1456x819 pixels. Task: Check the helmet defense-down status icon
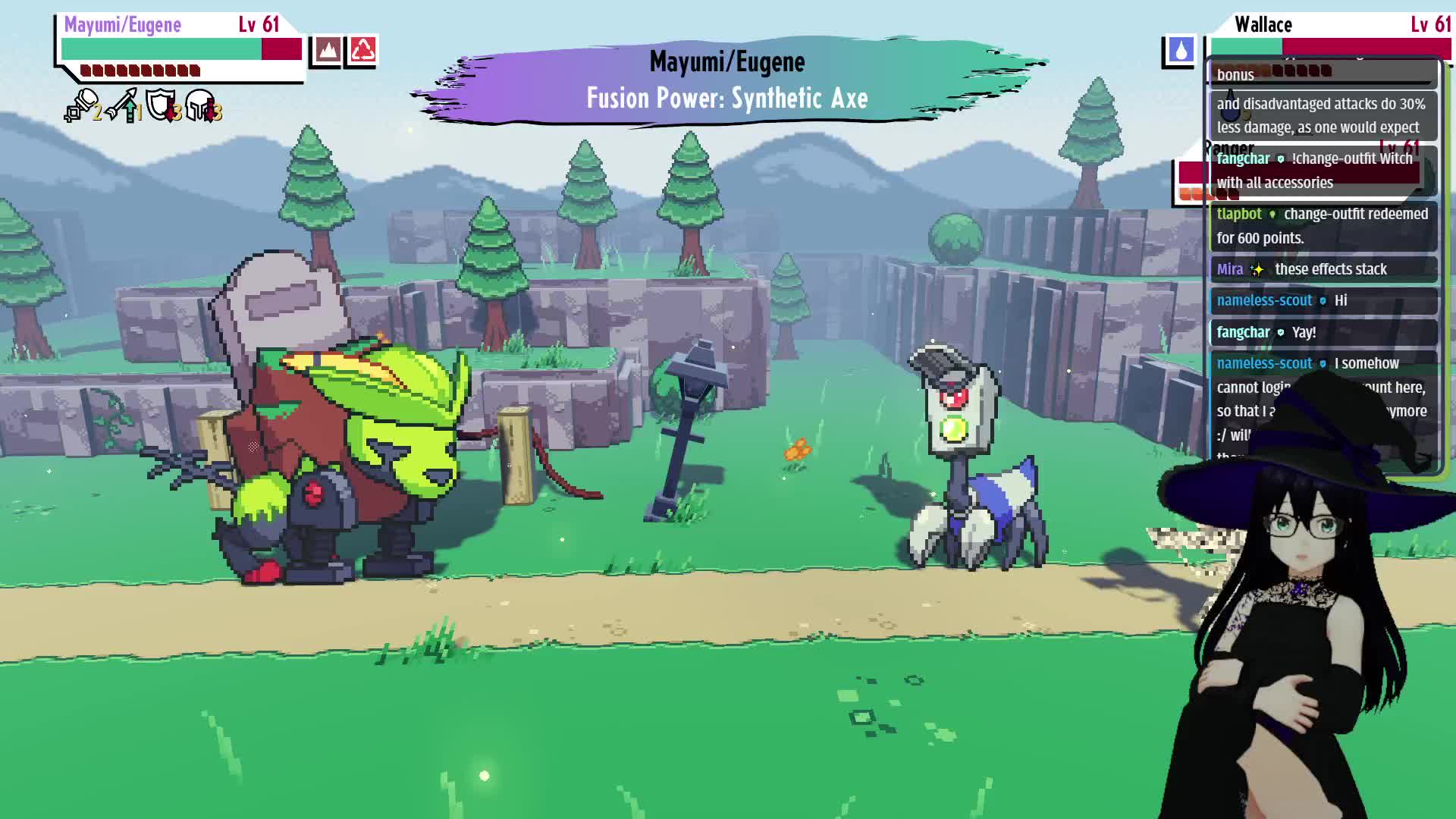202,105
